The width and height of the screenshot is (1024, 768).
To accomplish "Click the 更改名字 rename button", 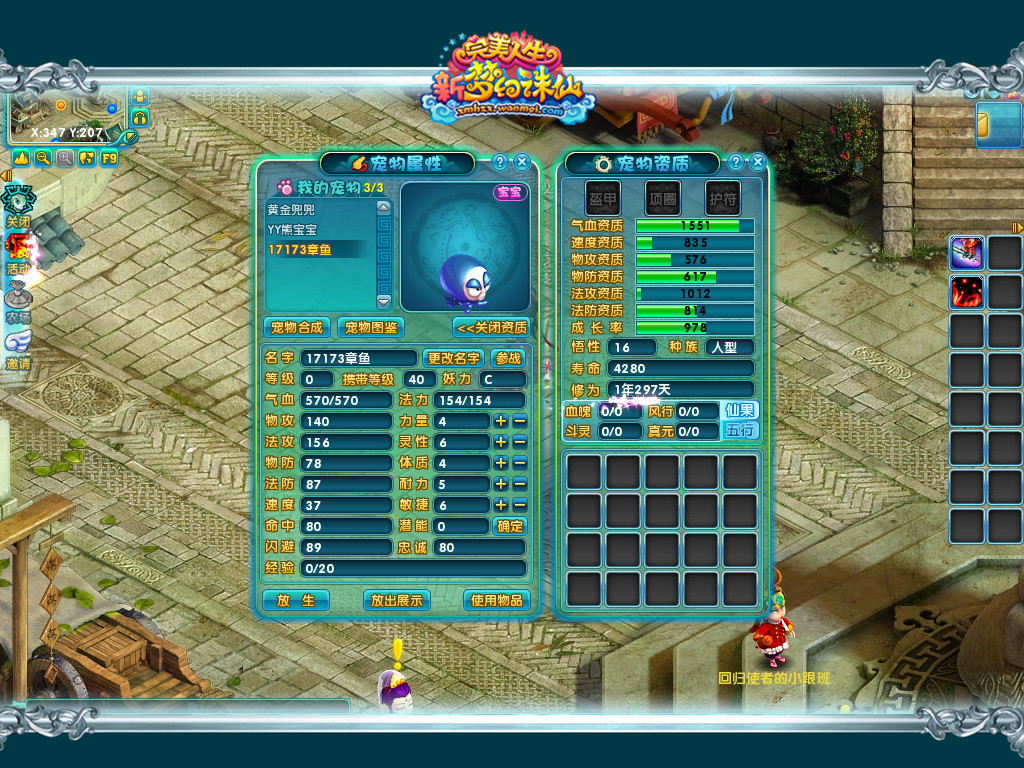I will point(453,358).
